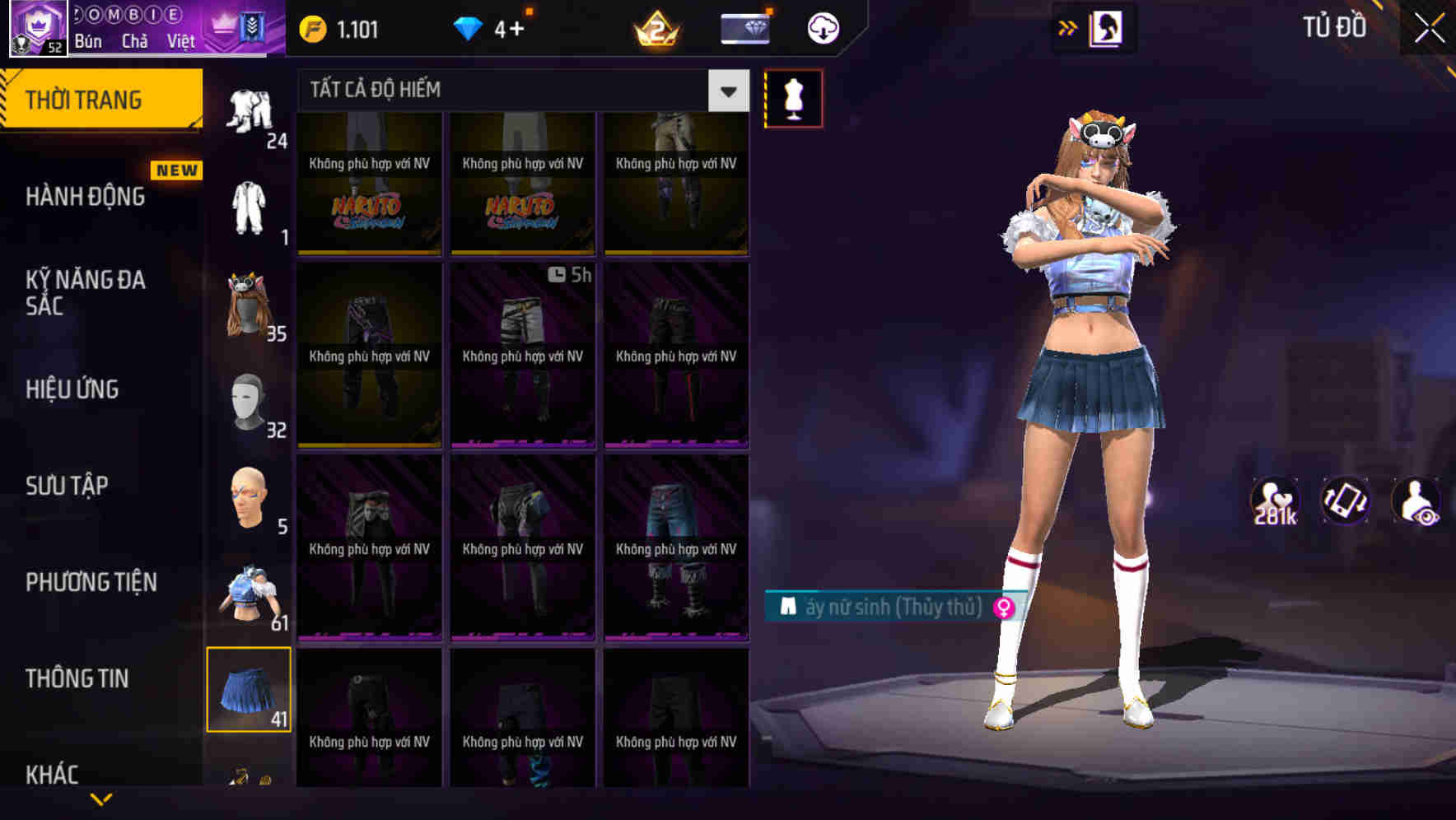Open the diamond membership card icon

[x=743, y=28]
